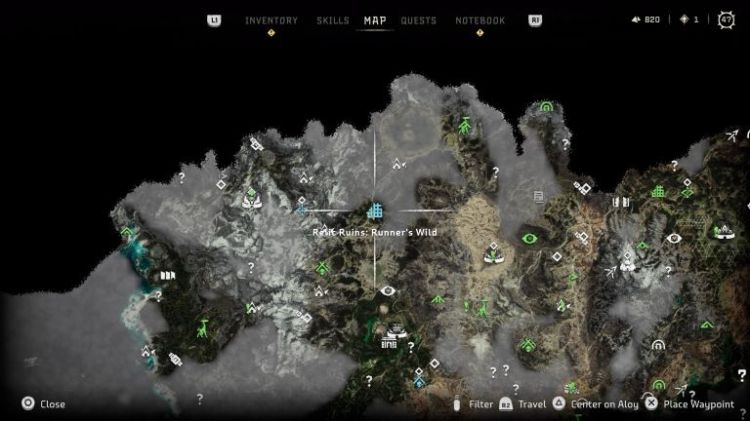The height and width of the screenshot is (421, 750).
Task: Open the Notebook tab
Action: coord(480,20)
